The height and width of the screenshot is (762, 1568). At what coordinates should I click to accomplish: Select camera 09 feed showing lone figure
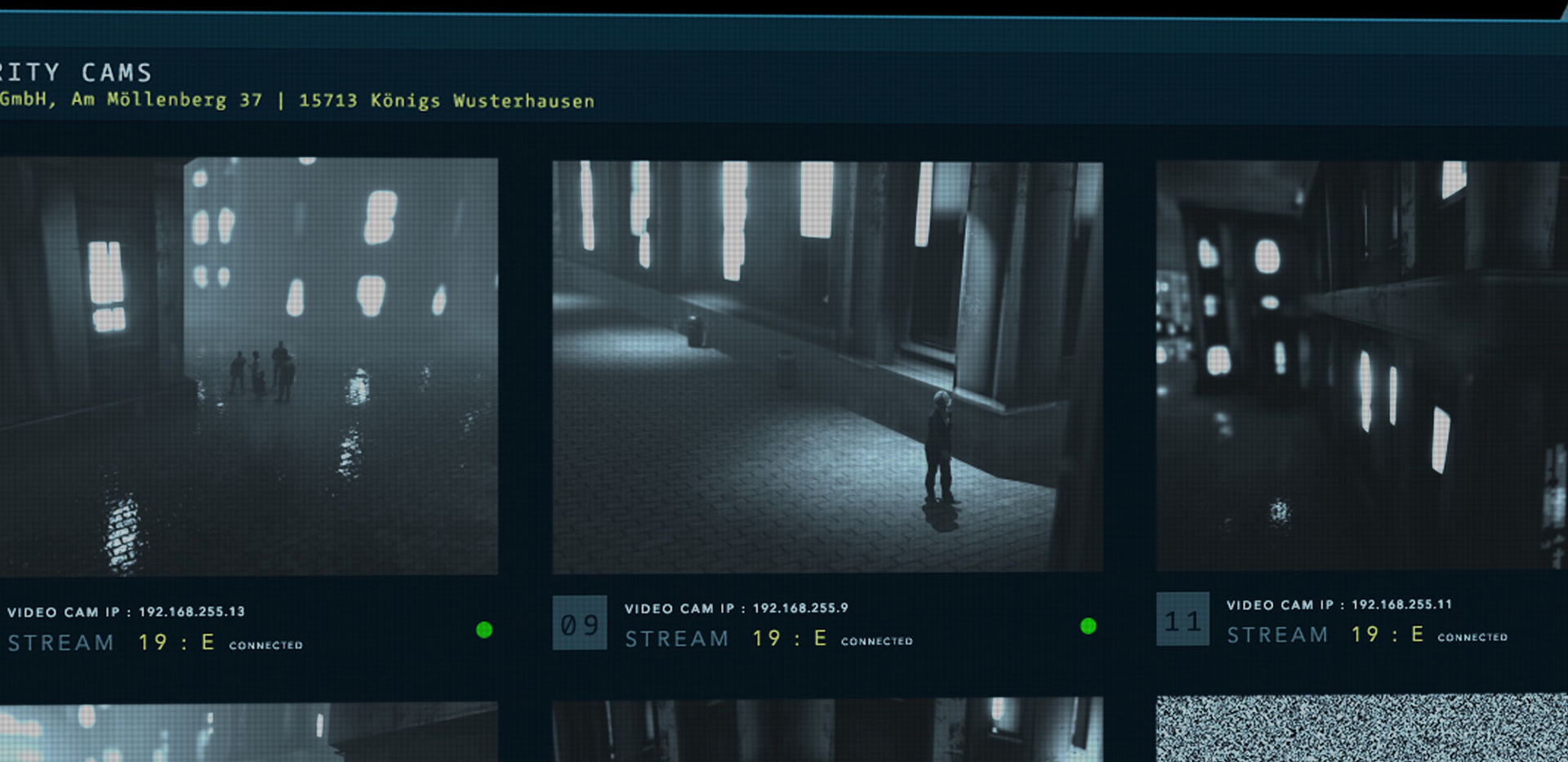[x=827, y=367]
